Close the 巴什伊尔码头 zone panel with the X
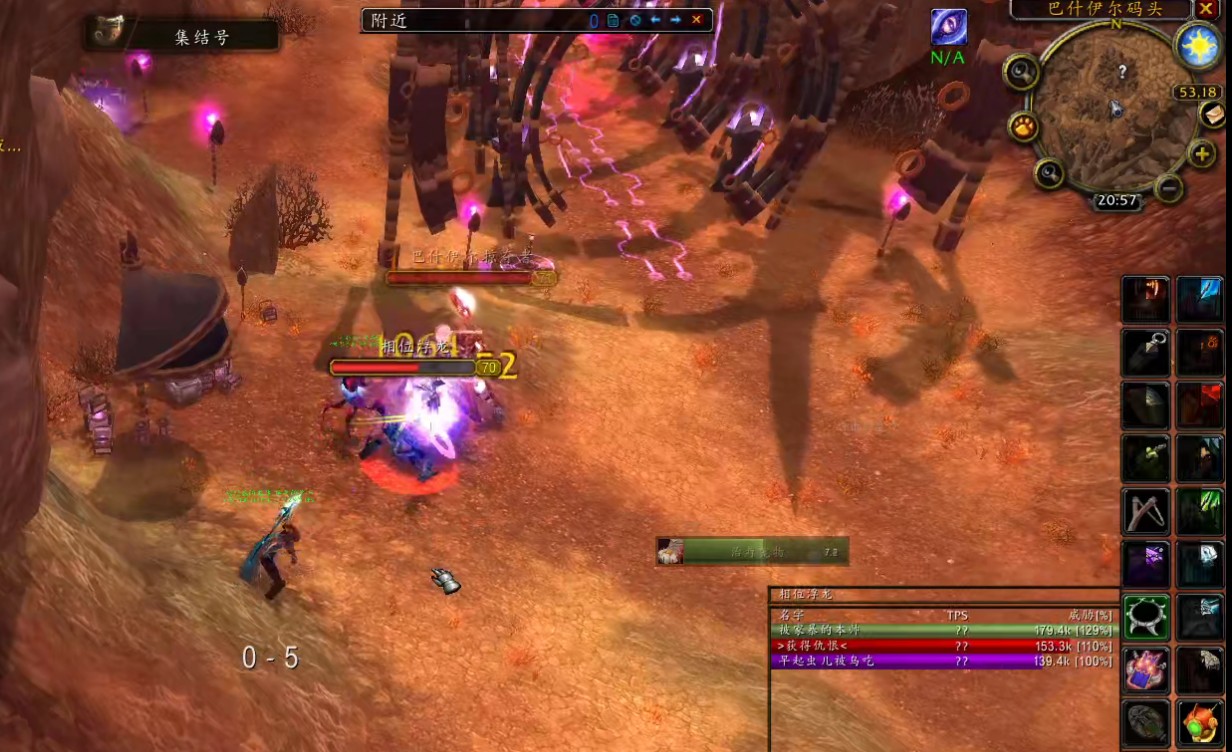The width and height of the screenshot is (1232, 752). pyautogui.click(x=1206, y=9)
